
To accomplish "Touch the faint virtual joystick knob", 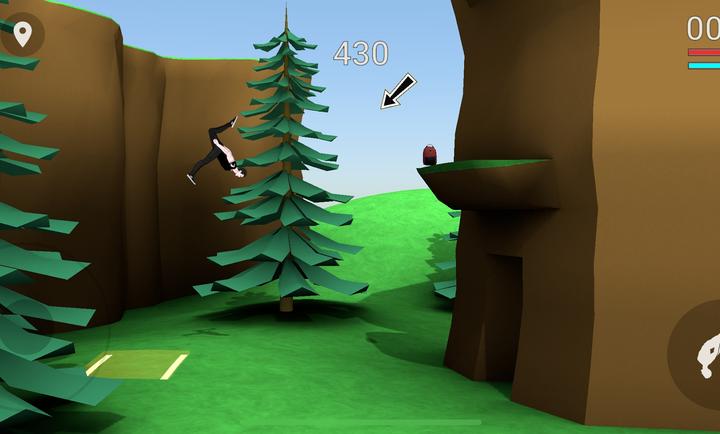I will (28, 325).
